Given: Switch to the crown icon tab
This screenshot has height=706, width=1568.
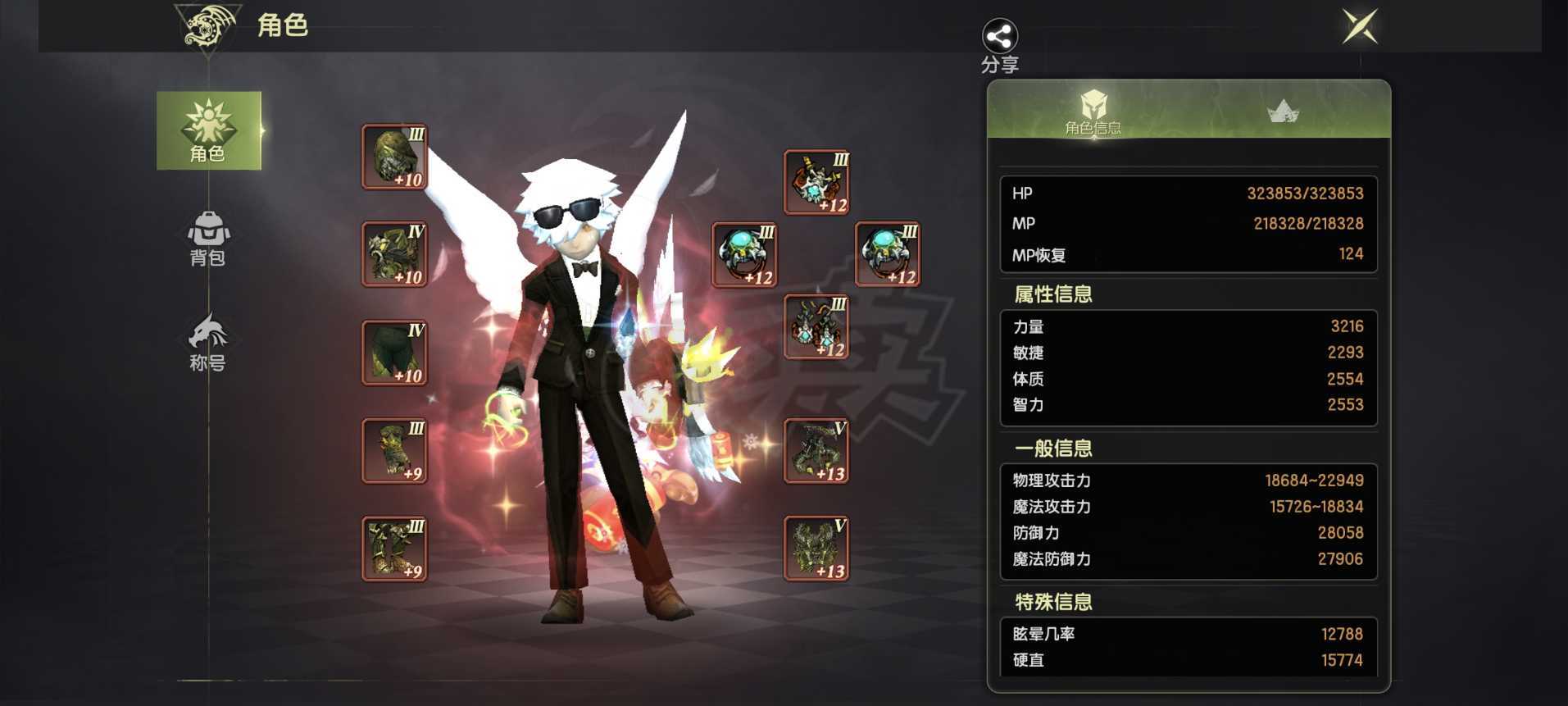Looking at the screenshot, I should (x=1283, y=112).
